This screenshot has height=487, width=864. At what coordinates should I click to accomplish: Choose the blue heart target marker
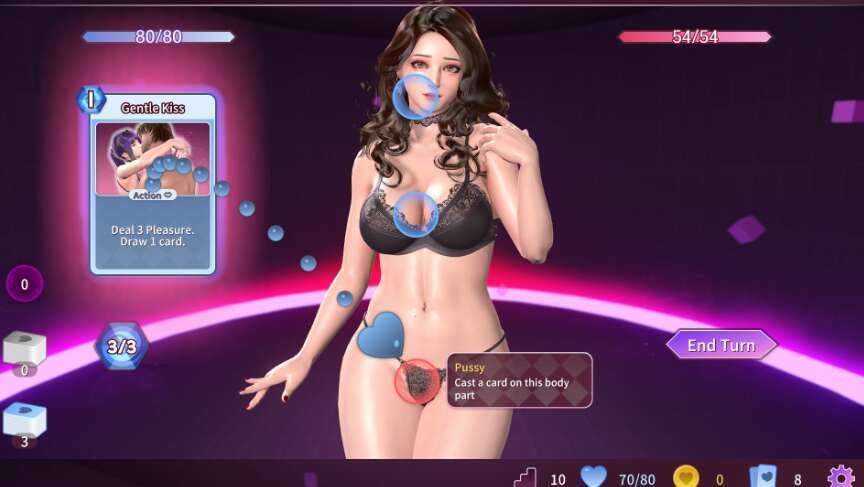[379, 335]
